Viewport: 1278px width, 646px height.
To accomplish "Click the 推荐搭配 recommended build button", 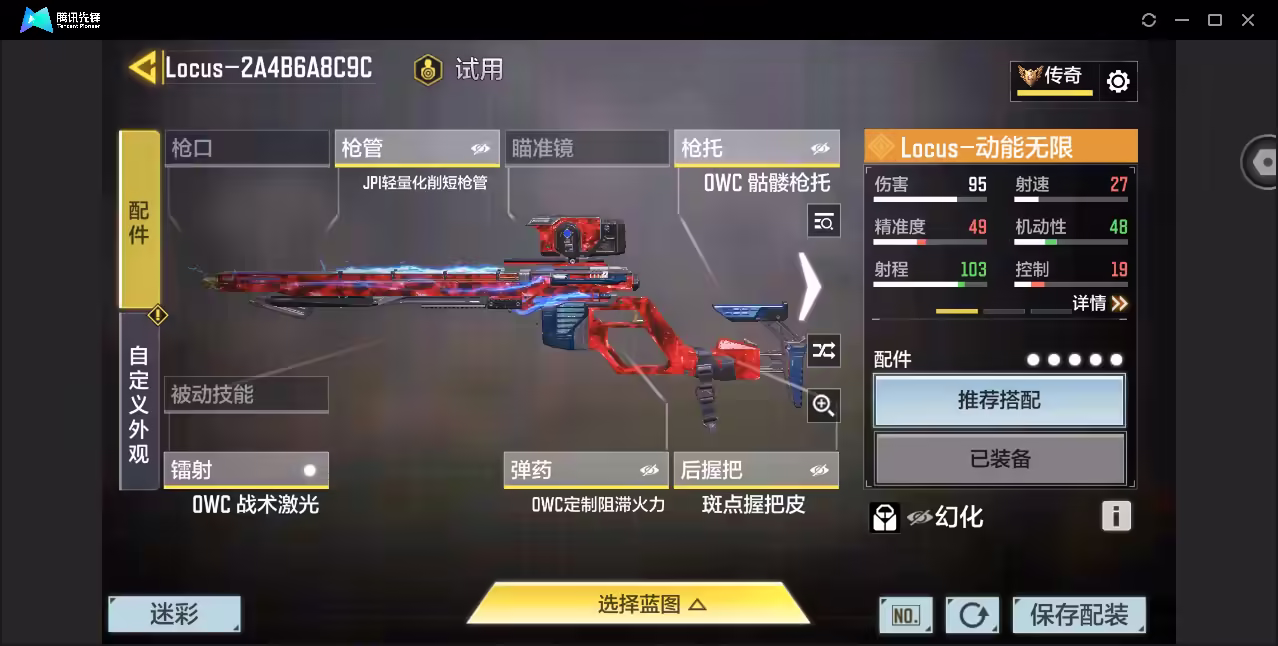I will 999,401.
